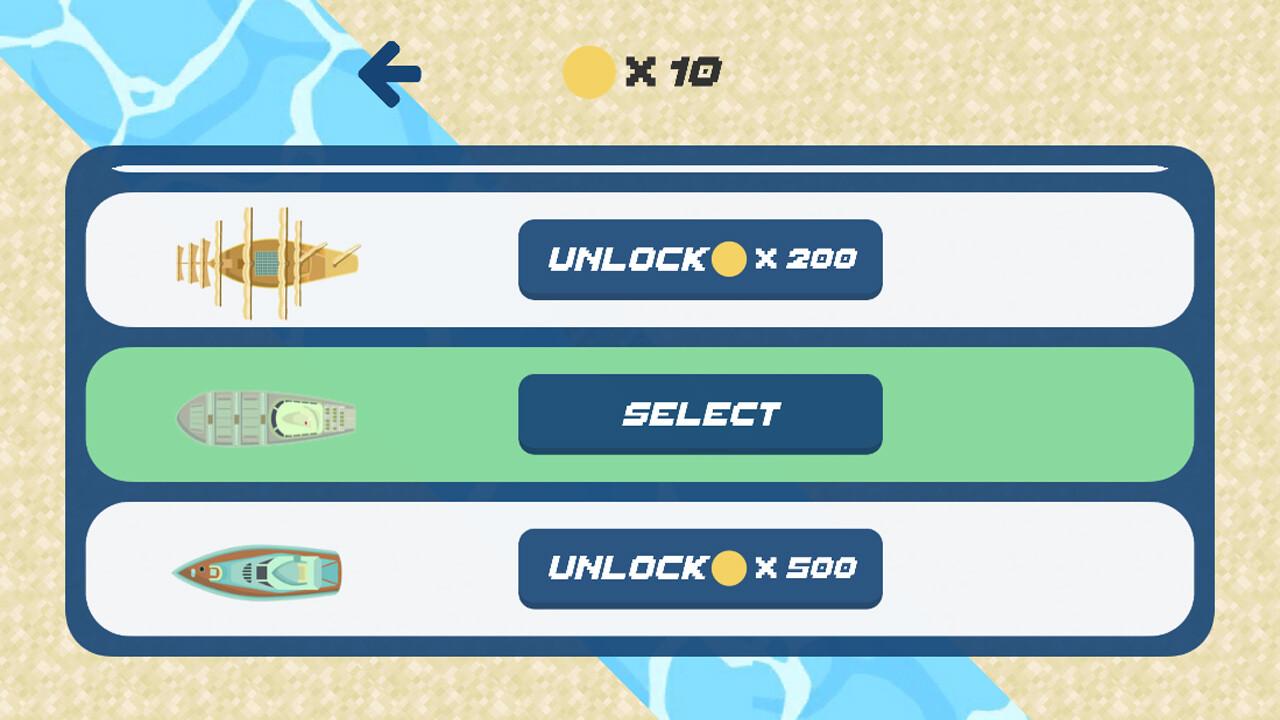
Task: Unlock the yacht for 500 coins
Action: tap(700, 569)
